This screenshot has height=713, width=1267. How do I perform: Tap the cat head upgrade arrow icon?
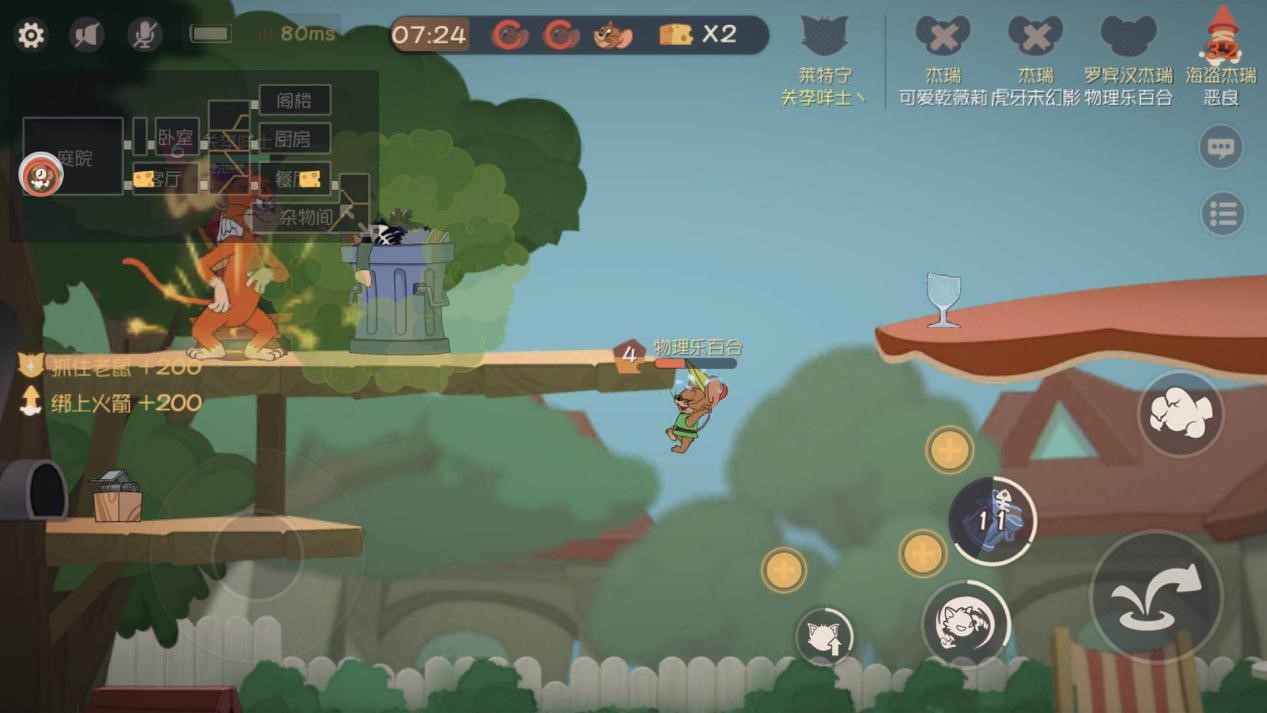pos(824,636)
